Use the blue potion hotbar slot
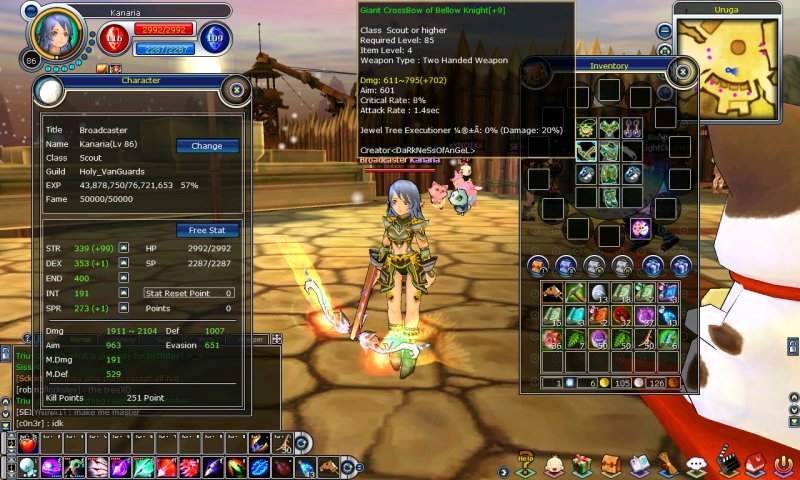This screenshot has height=480, width=800. pos(306,468)
